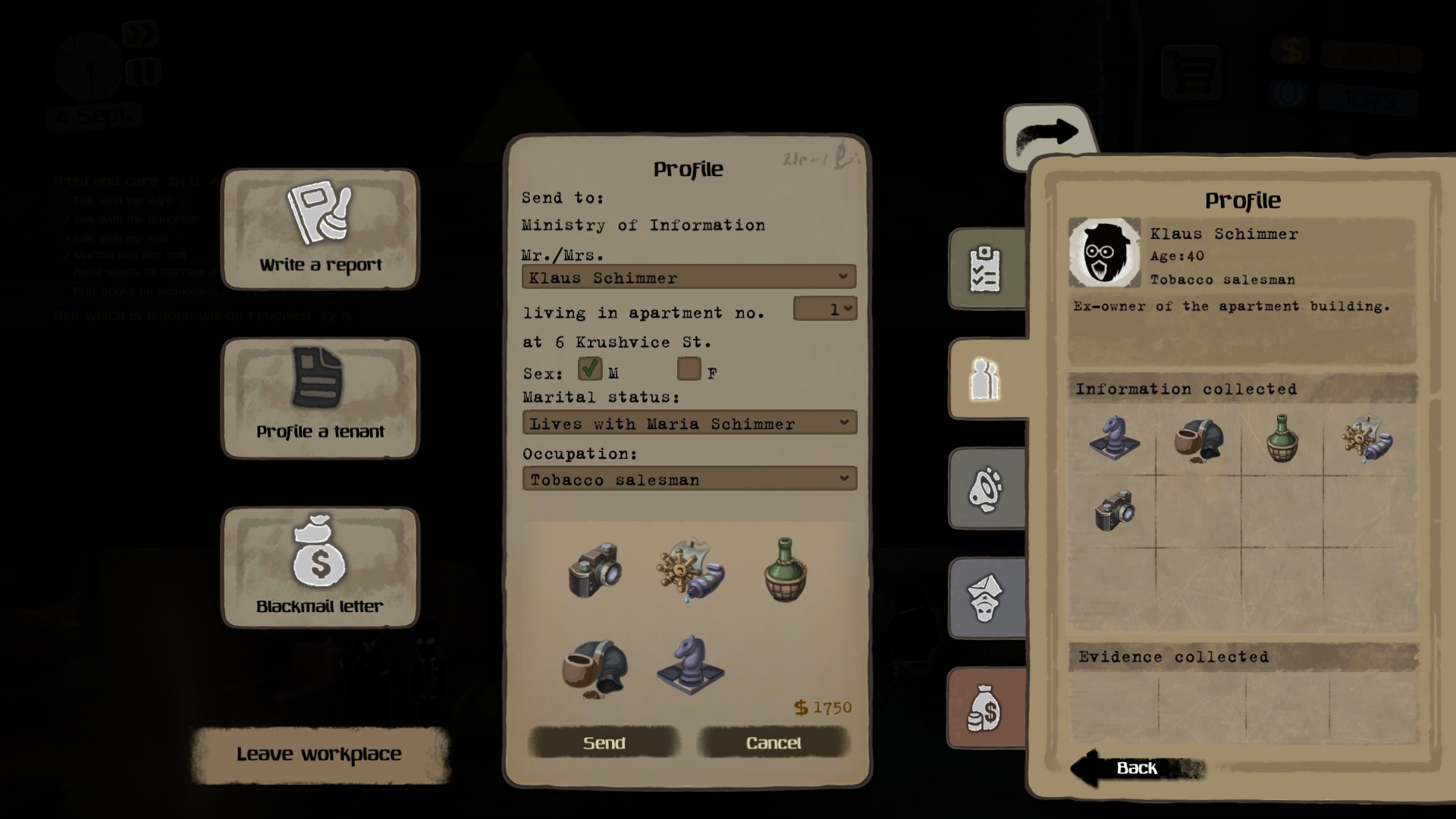
Task: Open the officer with cap tab
Action: pos(984,598)
